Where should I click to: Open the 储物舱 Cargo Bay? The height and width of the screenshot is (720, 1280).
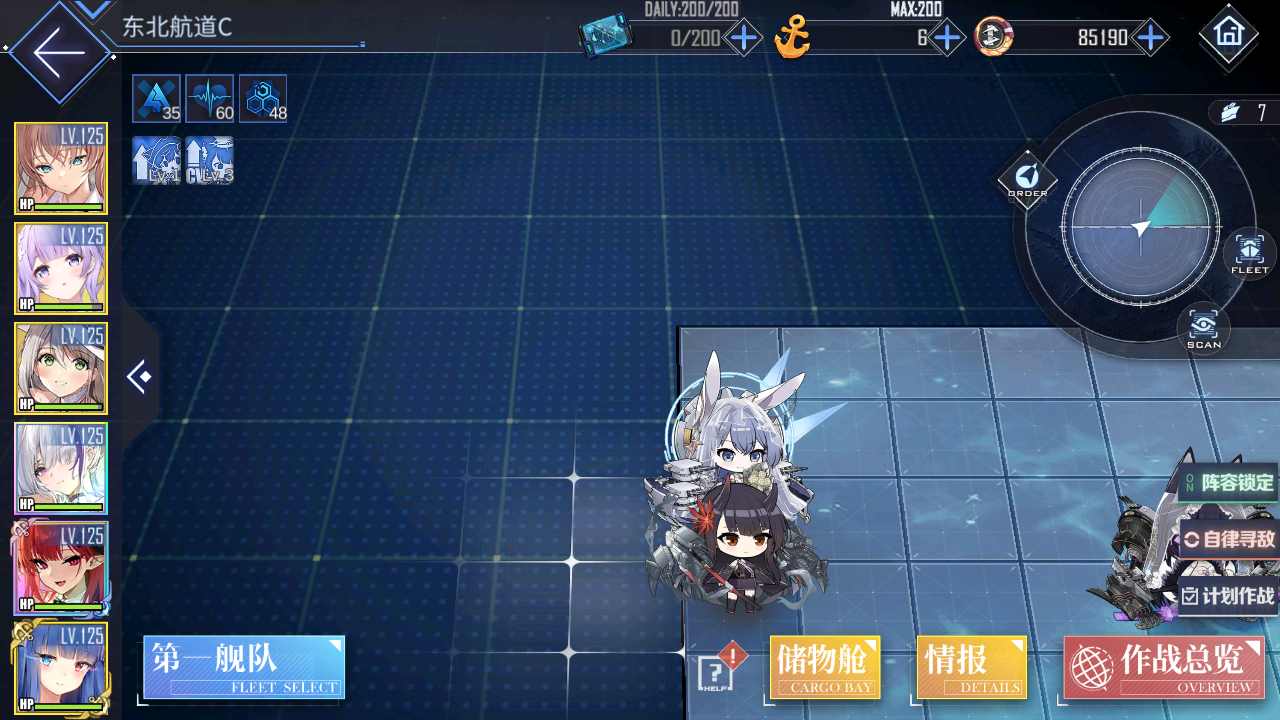point(825,667)
